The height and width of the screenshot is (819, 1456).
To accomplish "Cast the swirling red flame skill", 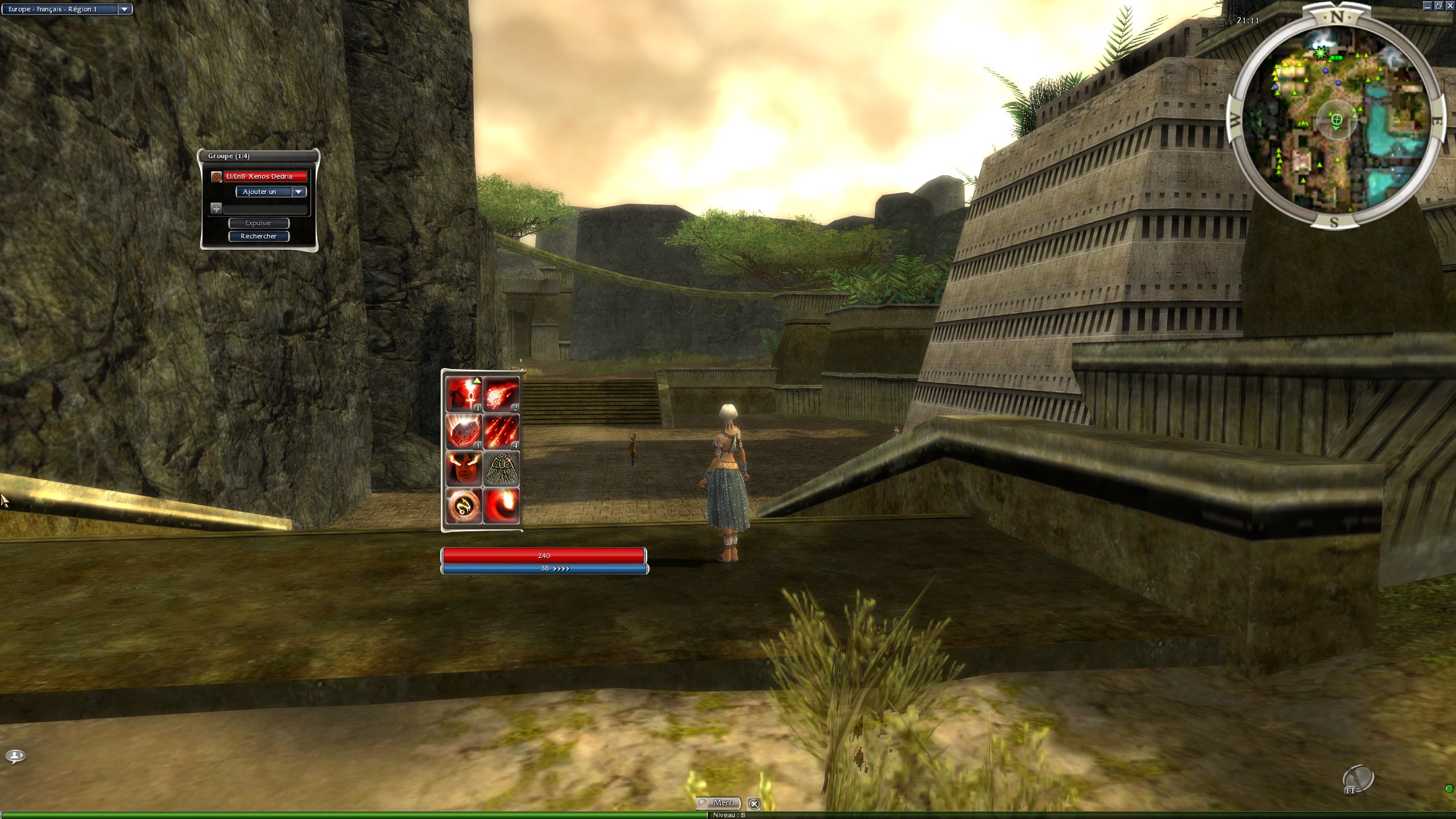I will pos(501,506).
